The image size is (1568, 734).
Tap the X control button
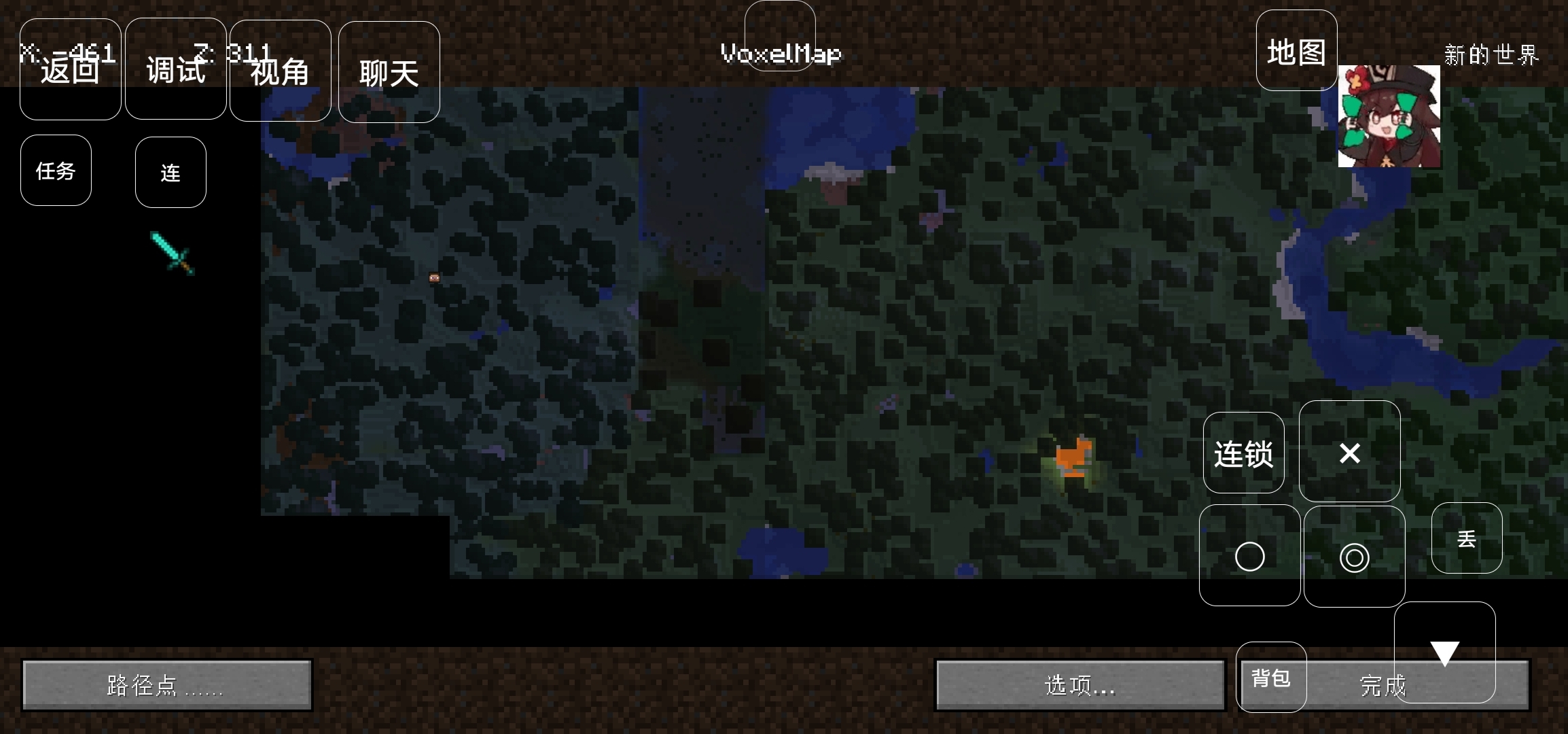point(1349,452)
